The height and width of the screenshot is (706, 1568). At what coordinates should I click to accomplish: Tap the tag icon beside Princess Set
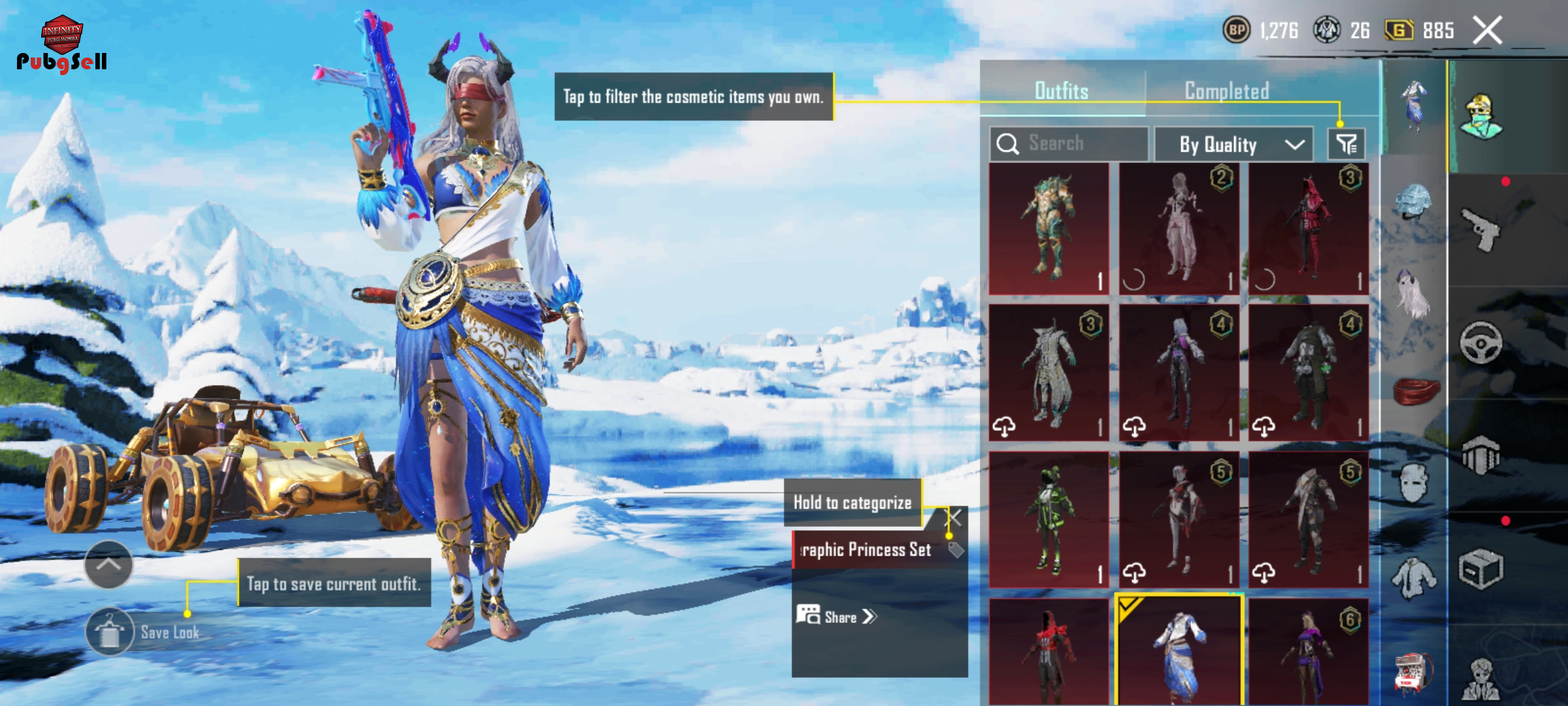click(x=956, y=550)
